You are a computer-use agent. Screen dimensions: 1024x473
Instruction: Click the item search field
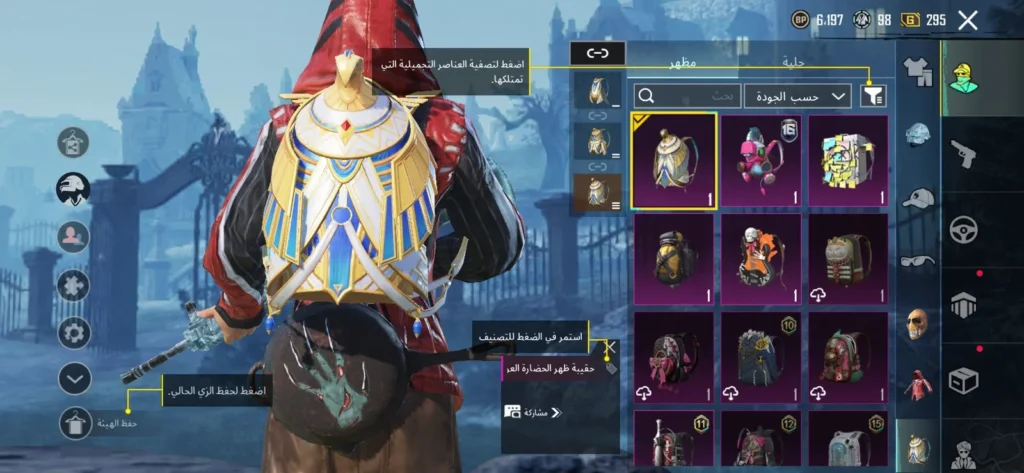[x=688, y=96]
